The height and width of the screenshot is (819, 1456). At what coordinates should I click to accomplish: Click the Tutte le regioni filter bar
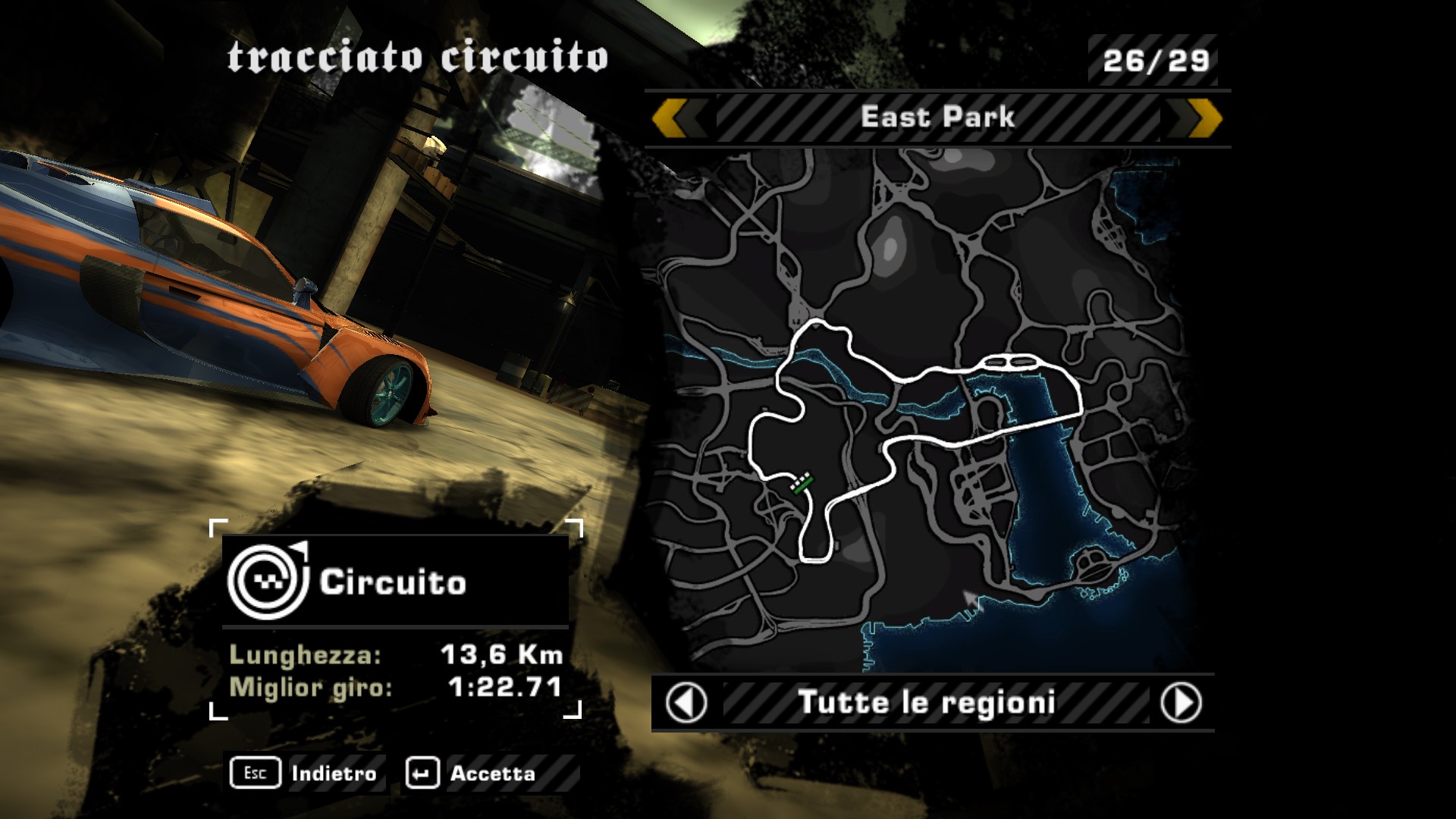(927, 703)
